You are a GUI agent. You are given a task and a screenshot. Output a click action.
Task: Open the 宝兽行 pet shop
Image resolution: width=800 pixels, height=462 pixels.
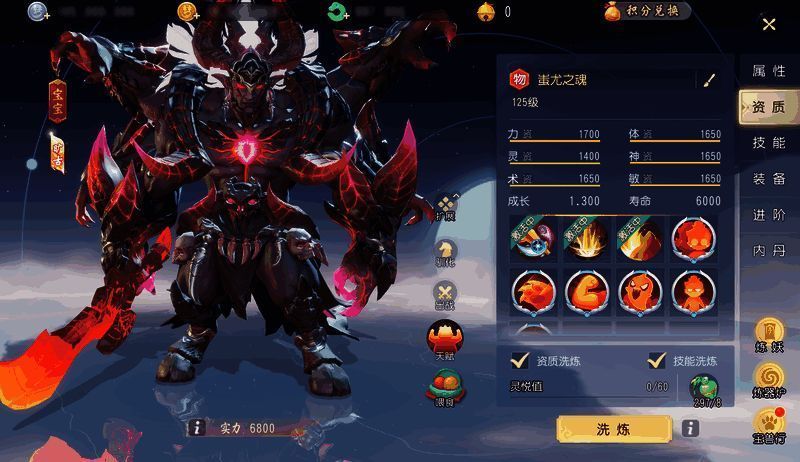(769, 424)
